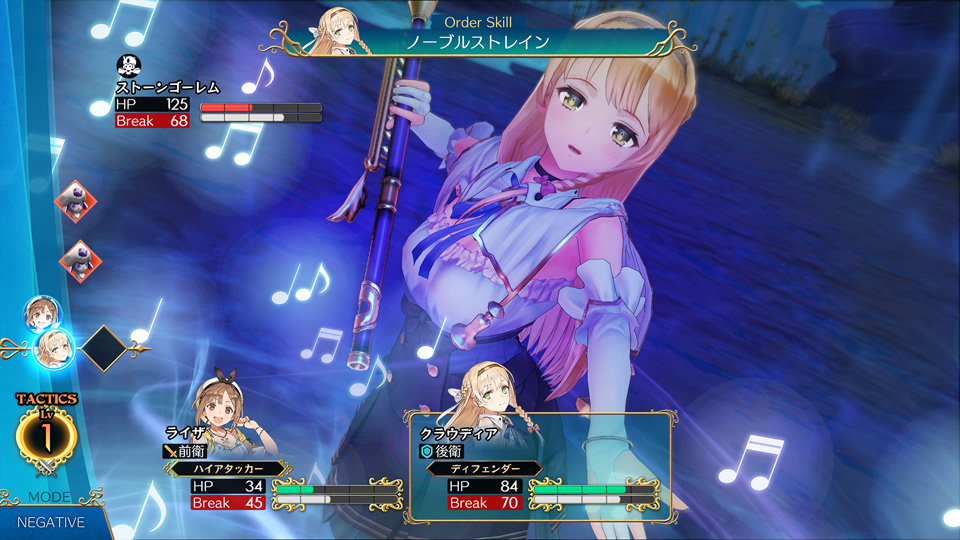Click Klaudia's portrait on the turn timeline

click(54, 348)
